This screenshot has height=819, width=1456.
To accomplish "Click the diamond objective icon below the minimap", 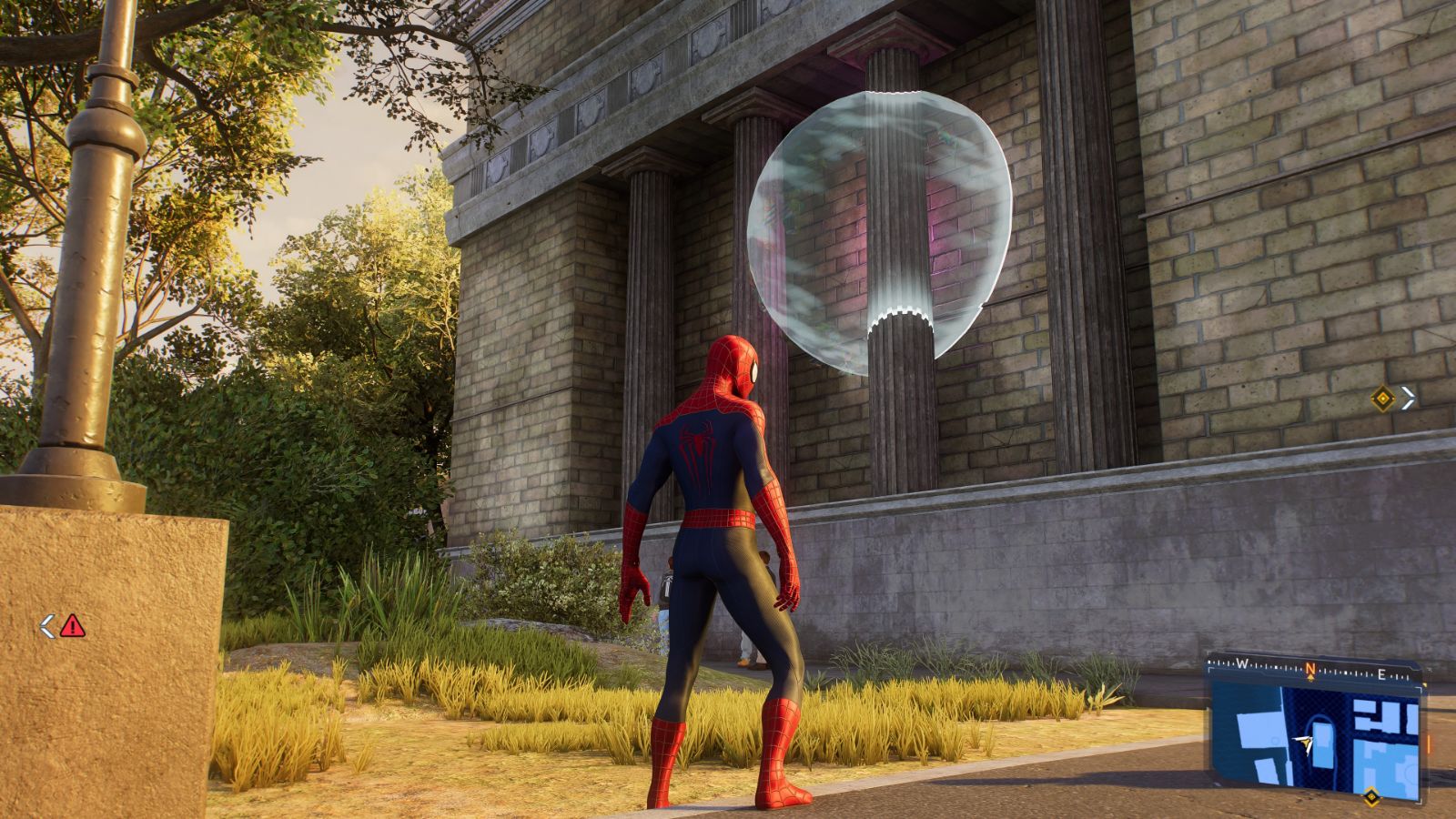I will 1371,798.
